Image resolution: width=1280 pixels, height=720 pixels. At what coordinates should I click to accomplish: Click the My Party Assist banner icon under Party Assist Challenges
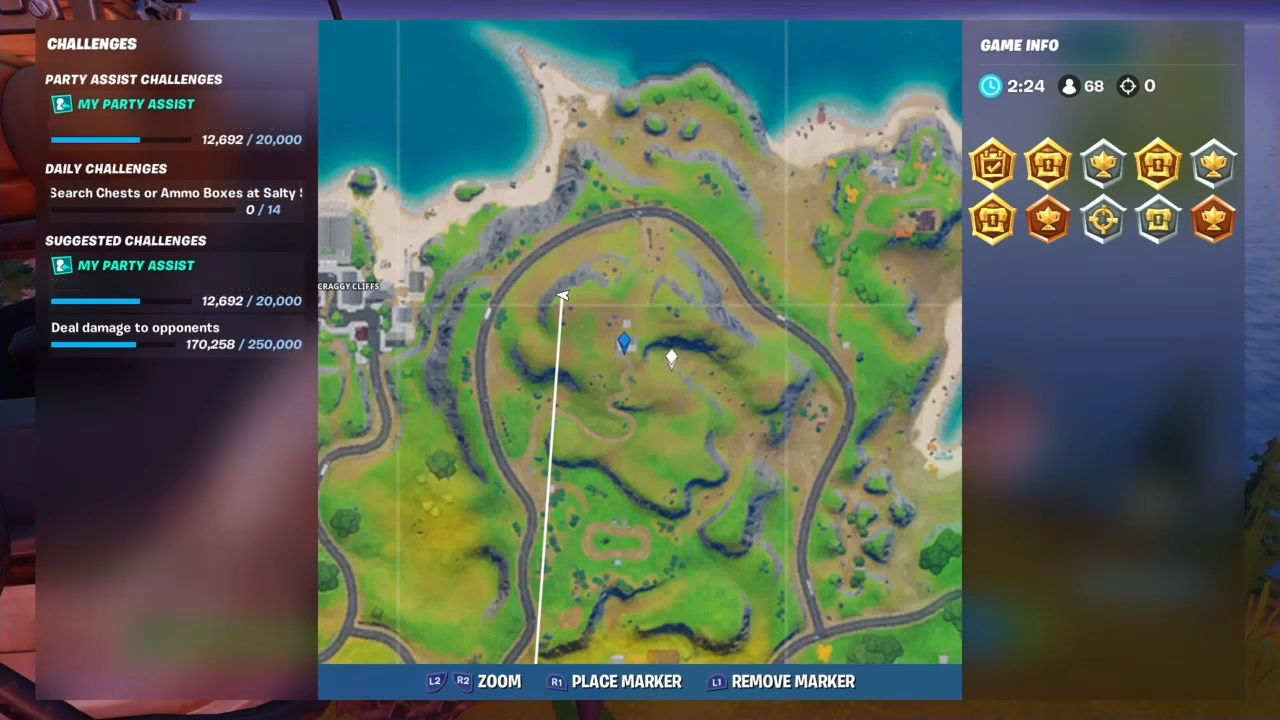coord(61,104)
